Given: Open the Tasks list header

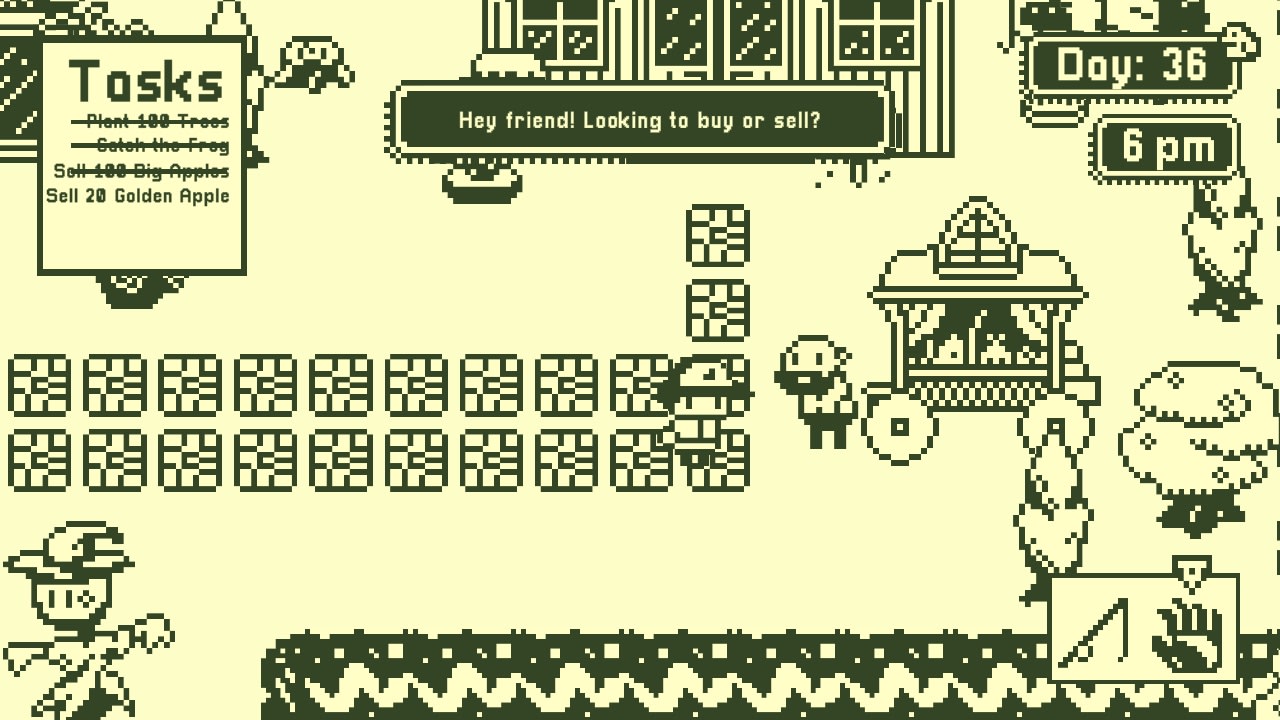Looking at the screenshot, I should 146,82.
